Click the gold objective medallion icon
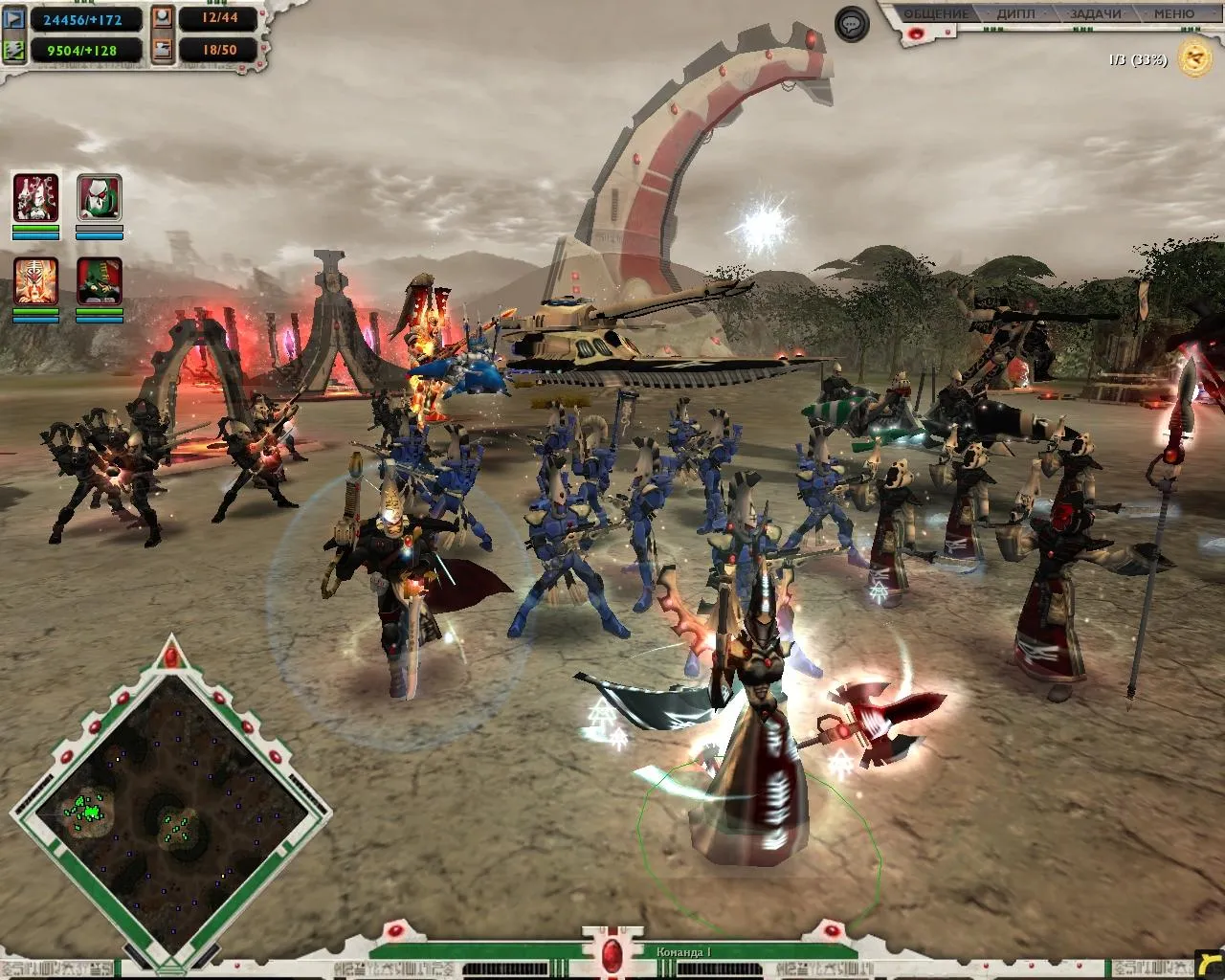 (x=1193, y=59)
